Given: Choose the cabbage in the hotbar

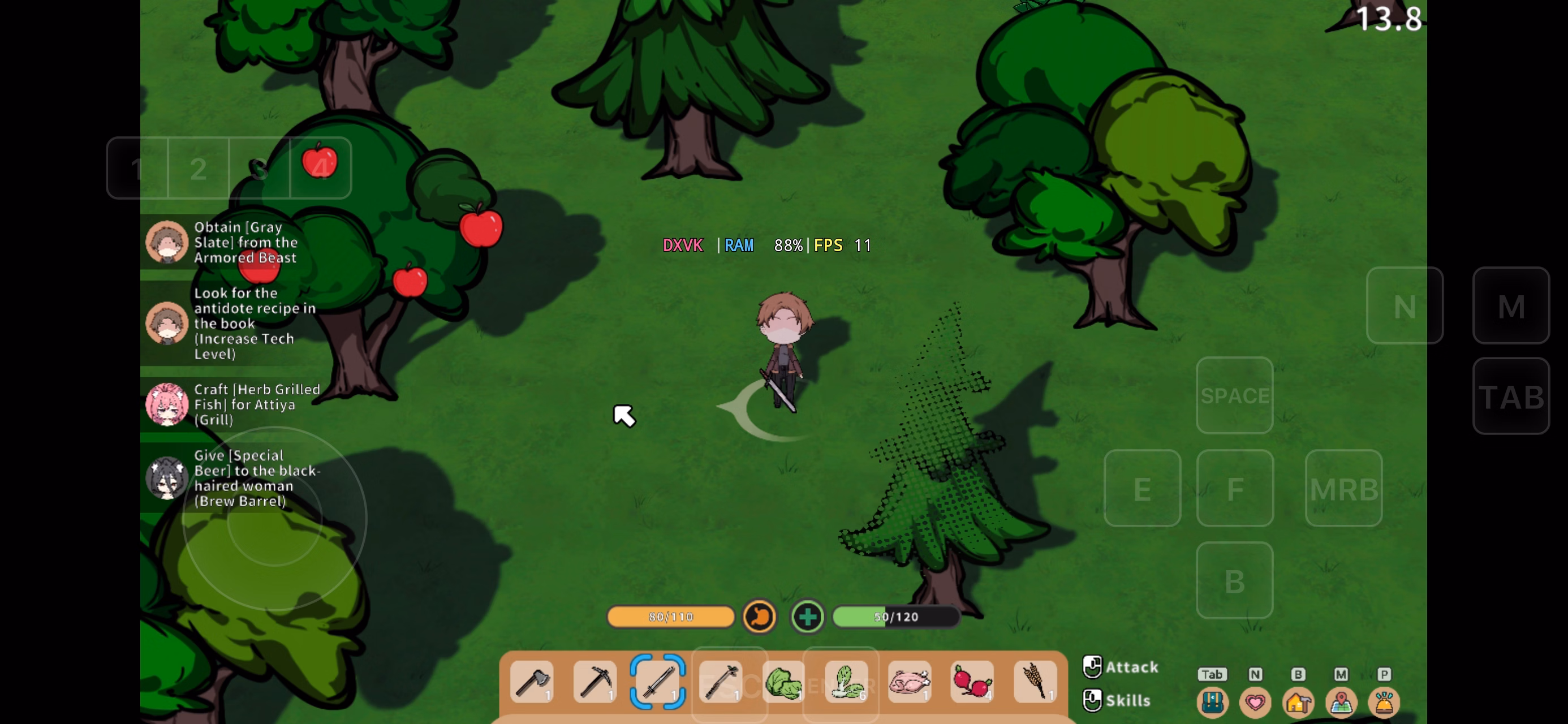Looking at the screenshot, I should click(x=783, y=683).
